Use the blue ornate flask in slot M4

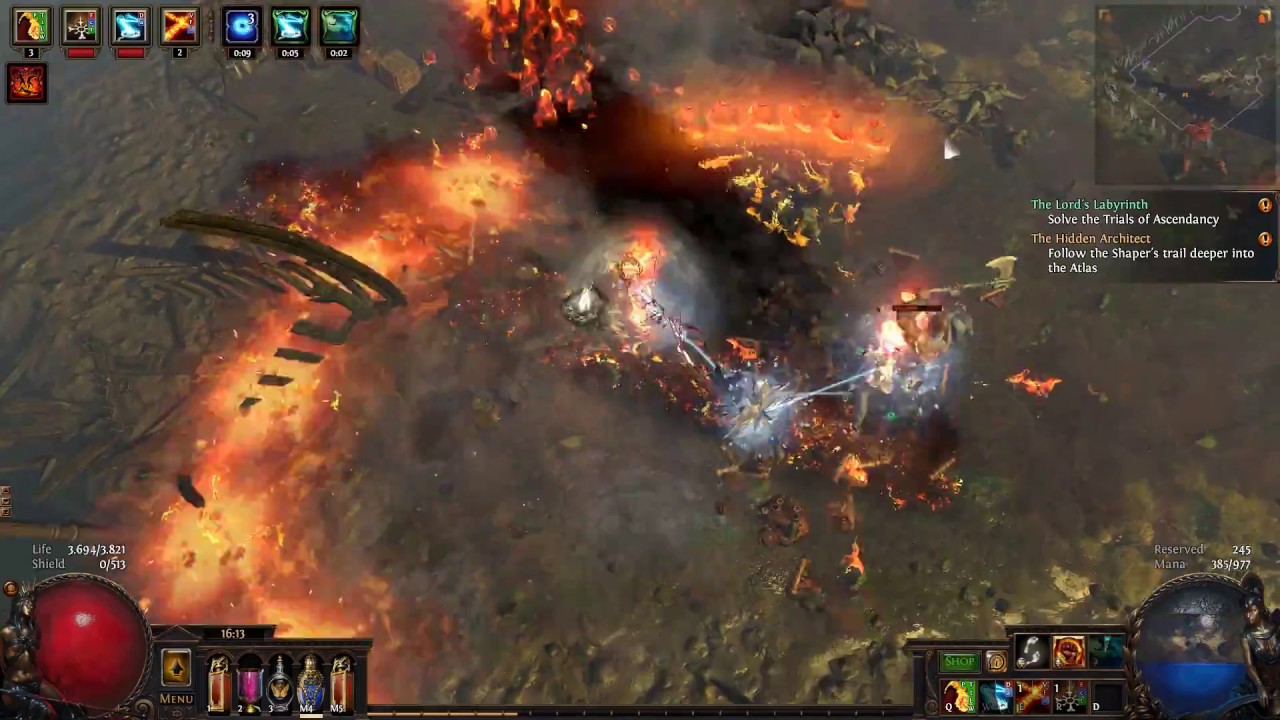pos(311,684)
